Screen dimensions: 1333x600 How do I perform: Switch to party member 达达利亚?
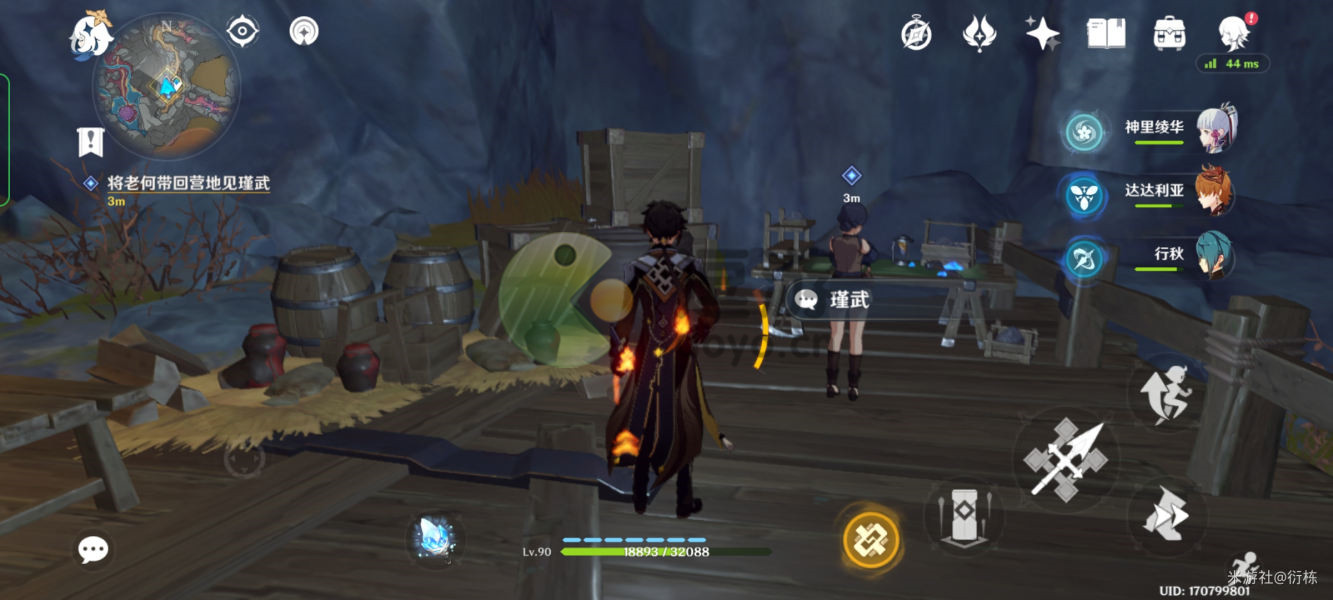click(1213, 192)
